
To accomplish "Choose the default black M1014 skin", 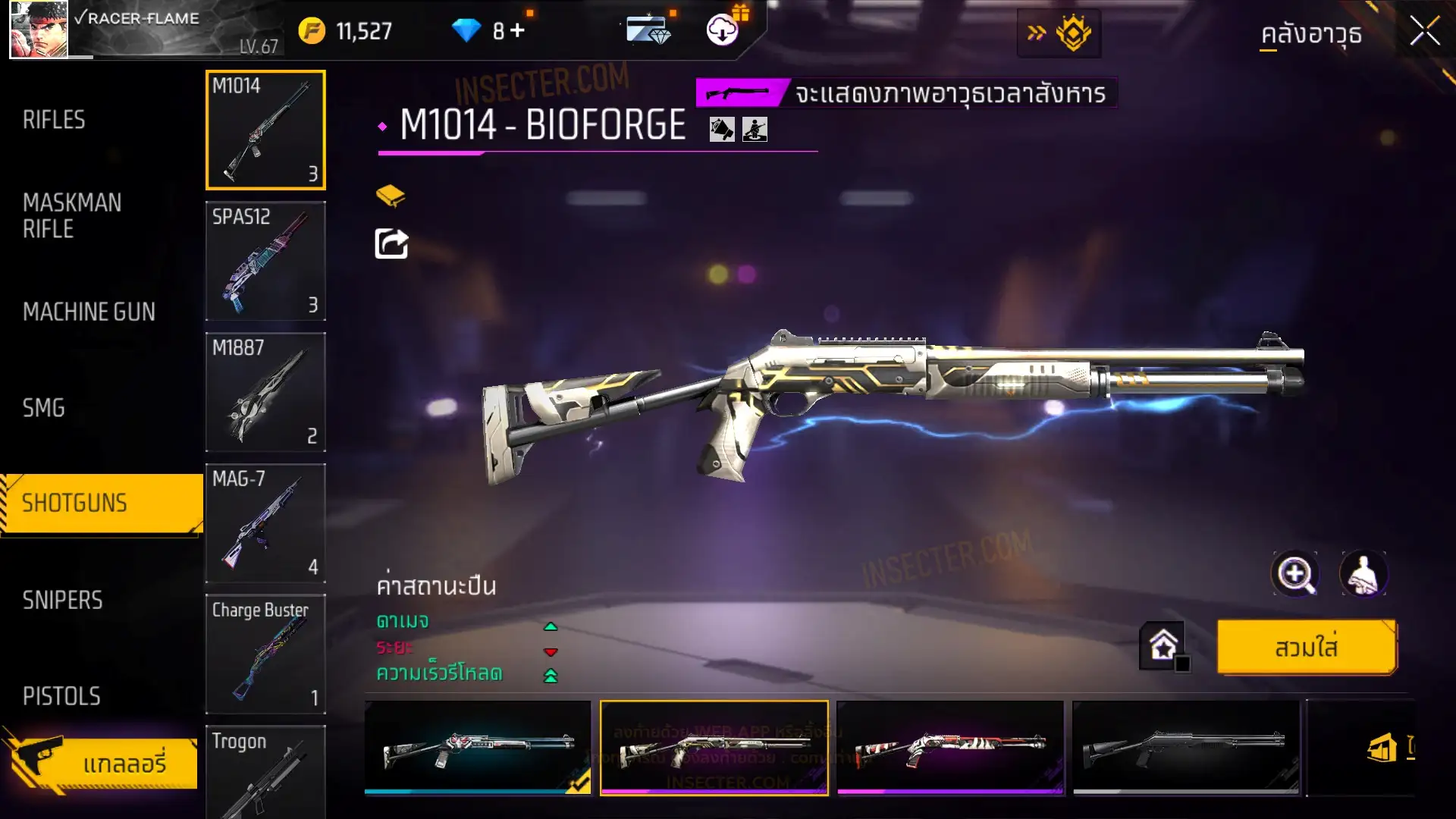I will point(1185,748).
